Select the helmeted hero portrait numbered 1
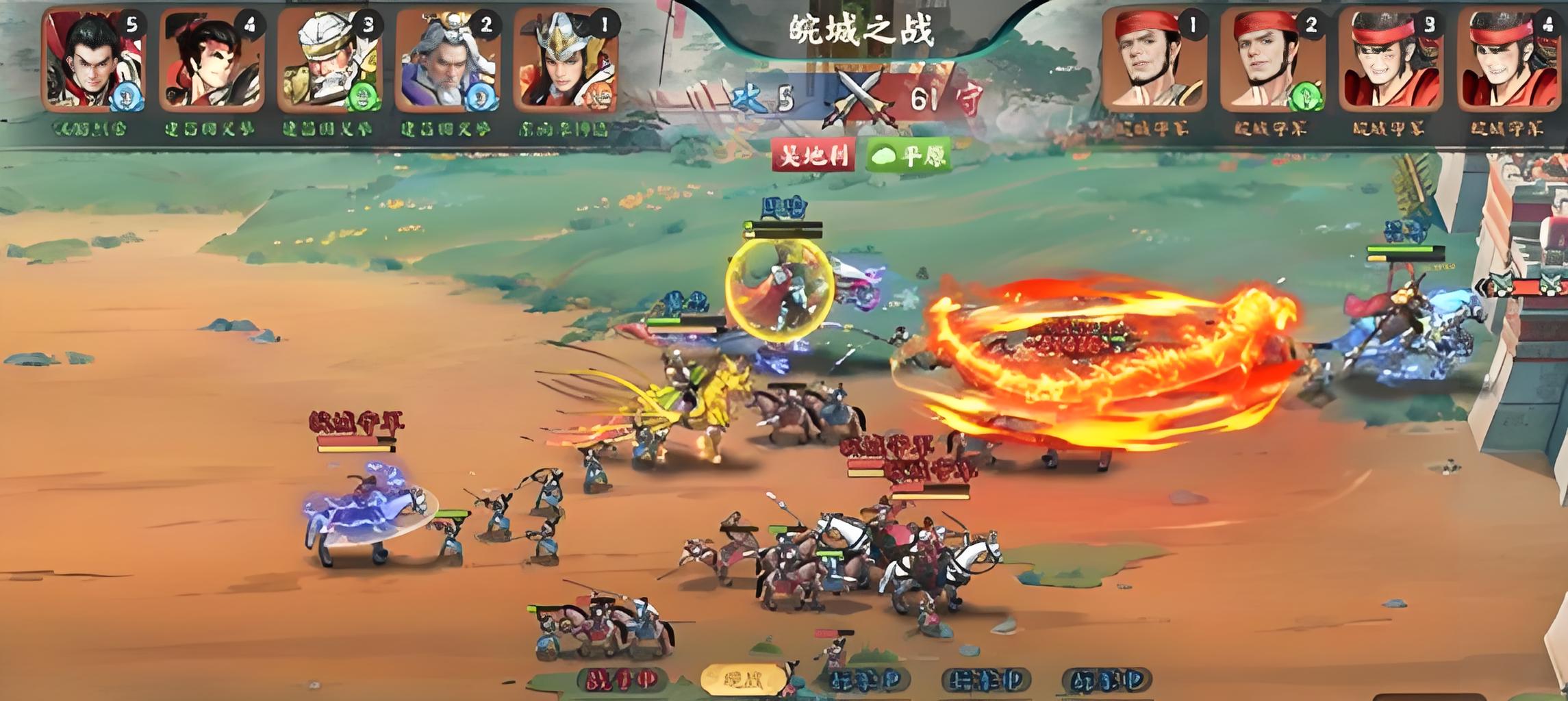The height and width of the screenshot is (701, 1568). [x=566, y=61]
